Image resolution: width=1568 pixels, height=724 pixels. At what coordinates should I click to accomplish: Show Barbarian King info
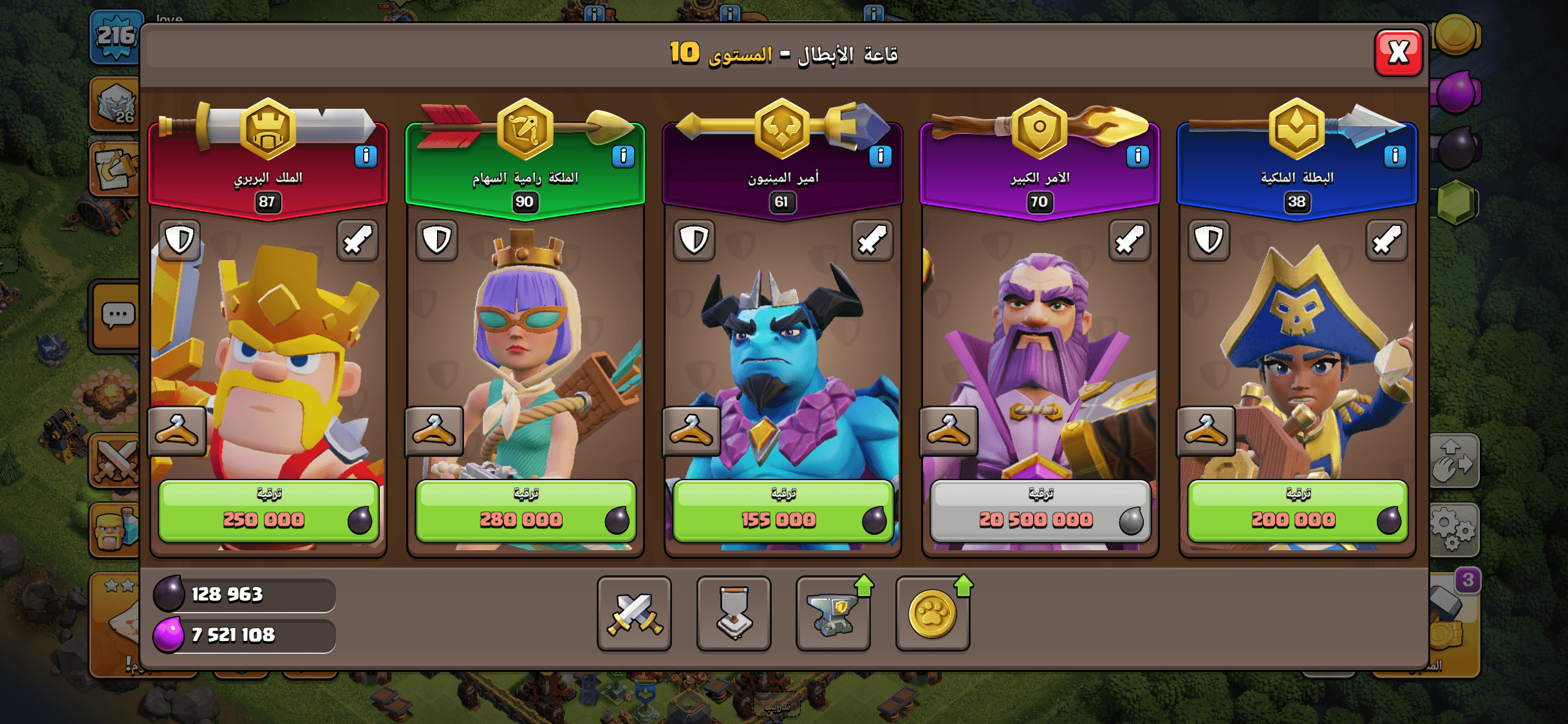pyautogui.click(x=366, y=156)
